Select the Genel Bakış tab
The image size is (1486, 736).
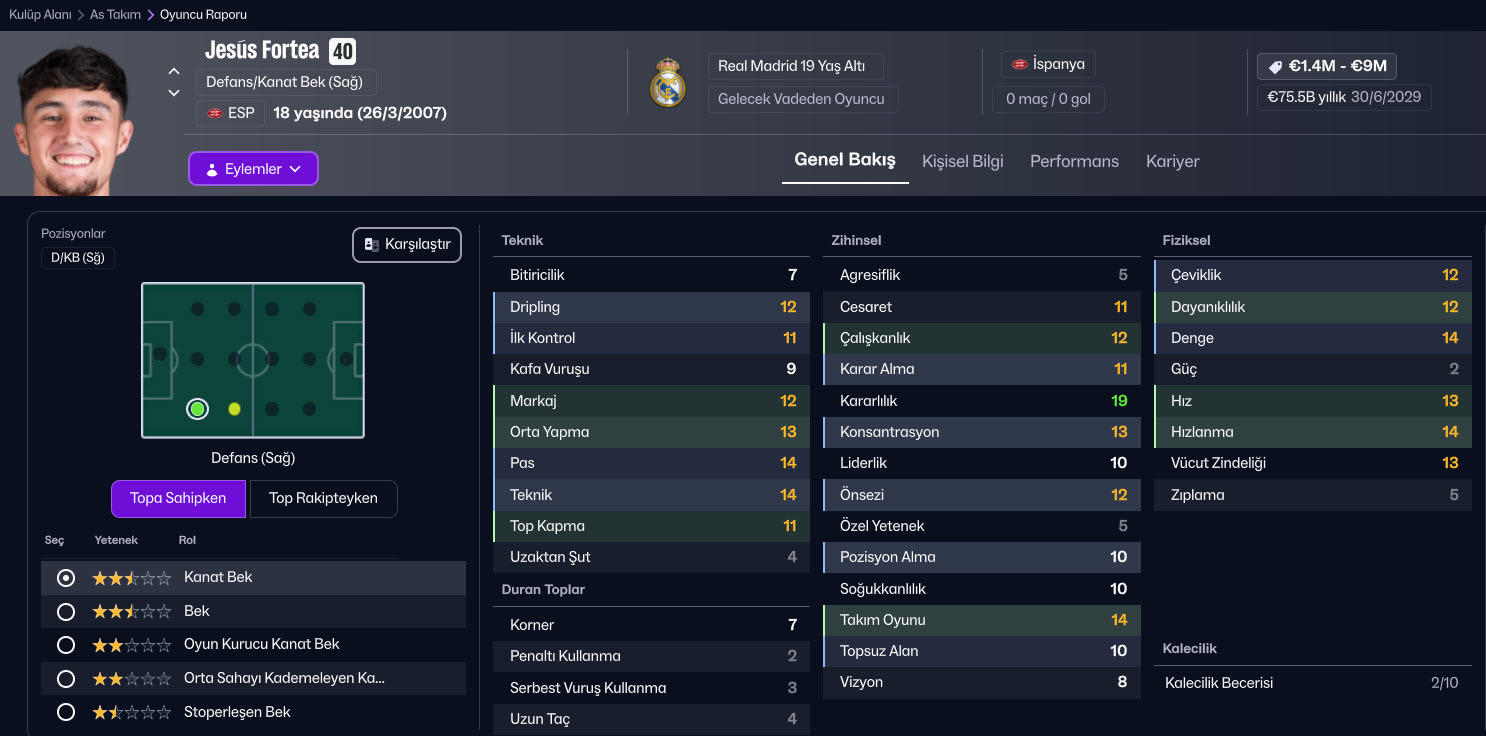click(x=845, y=160)
